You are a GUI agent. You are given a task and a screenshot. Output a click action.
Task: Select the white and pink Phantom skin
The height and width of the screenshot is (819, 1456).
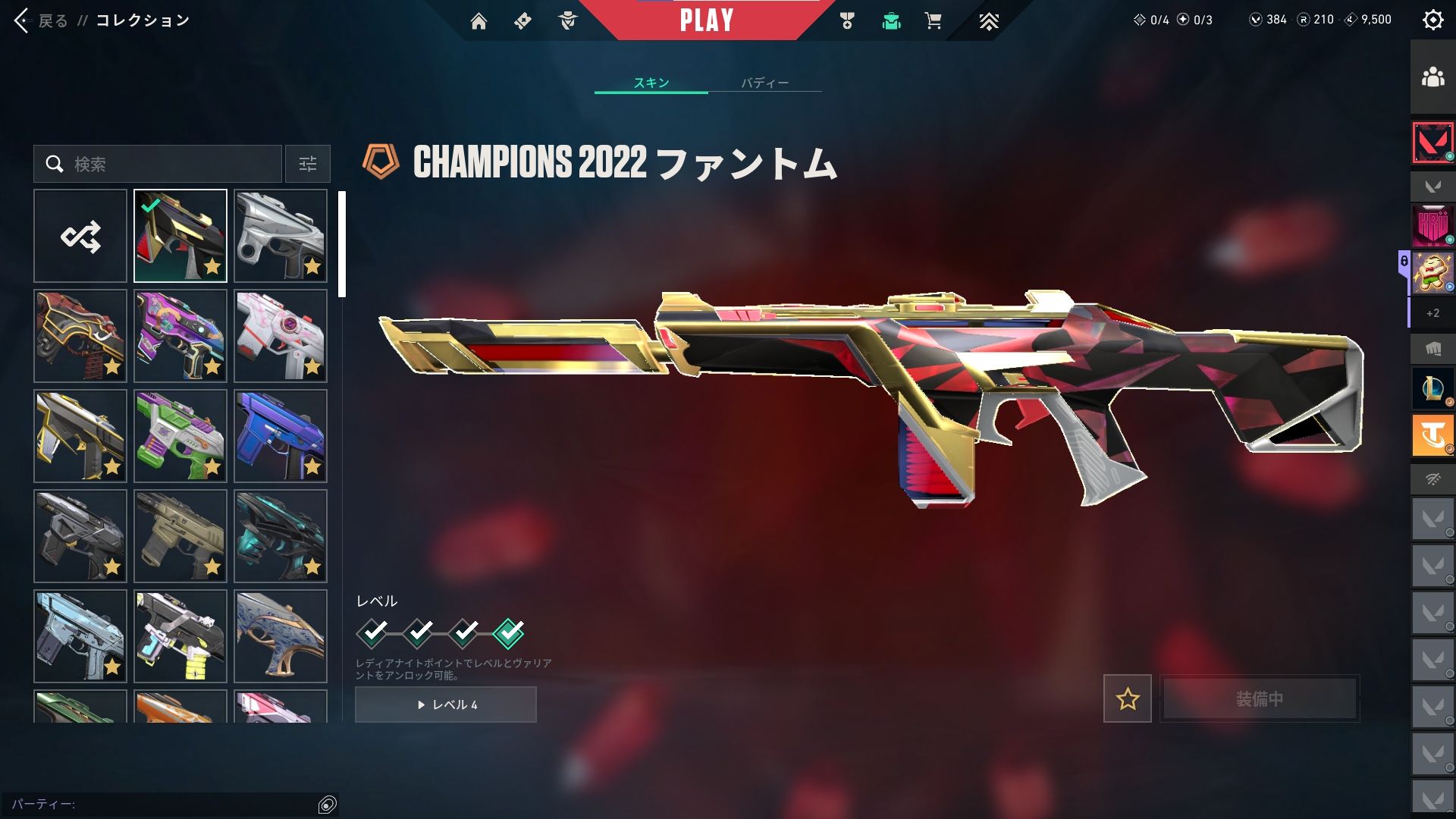coord(281,336)
